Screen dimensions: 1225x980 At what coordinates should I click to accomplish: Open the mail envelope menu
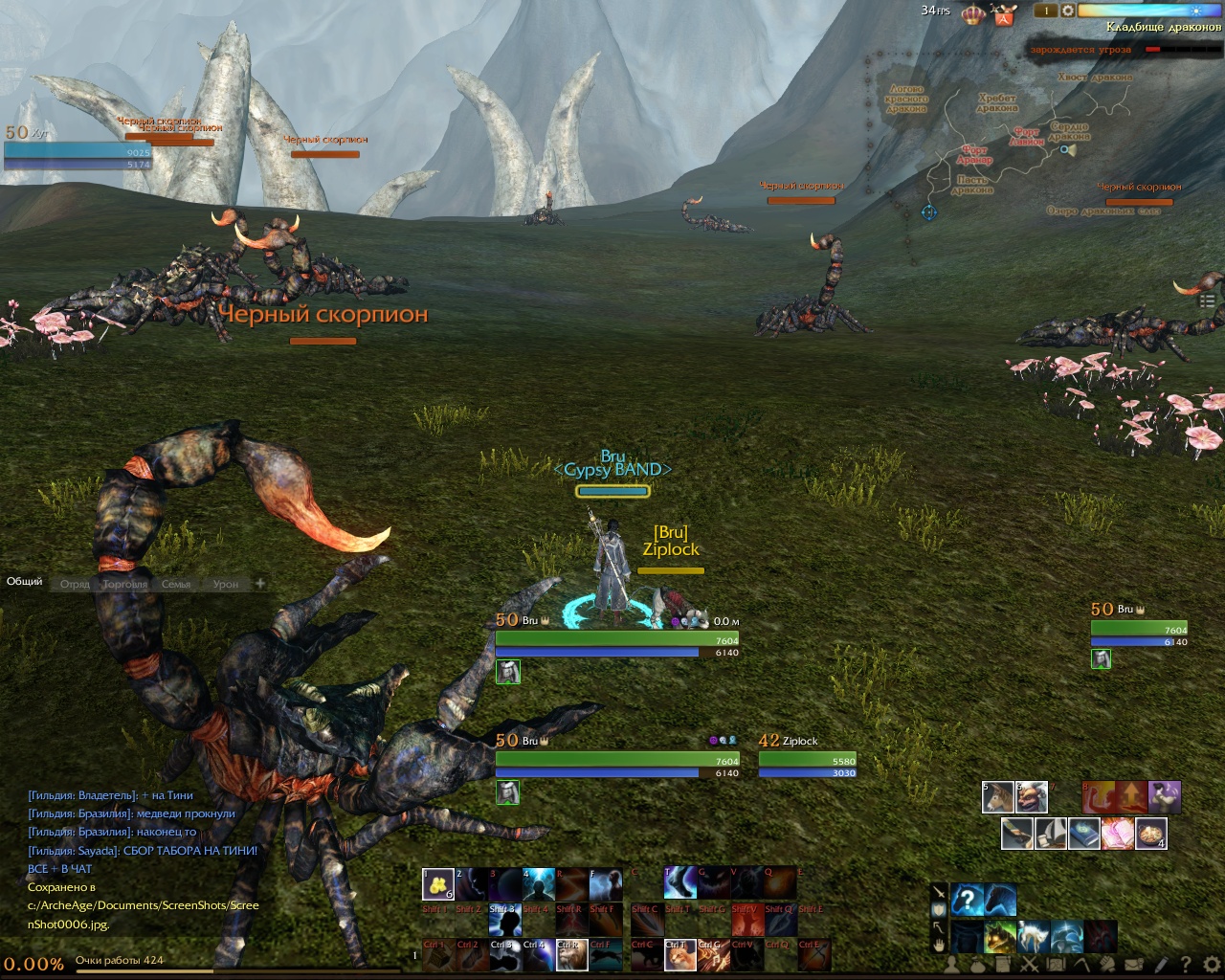click(1134, 965)
